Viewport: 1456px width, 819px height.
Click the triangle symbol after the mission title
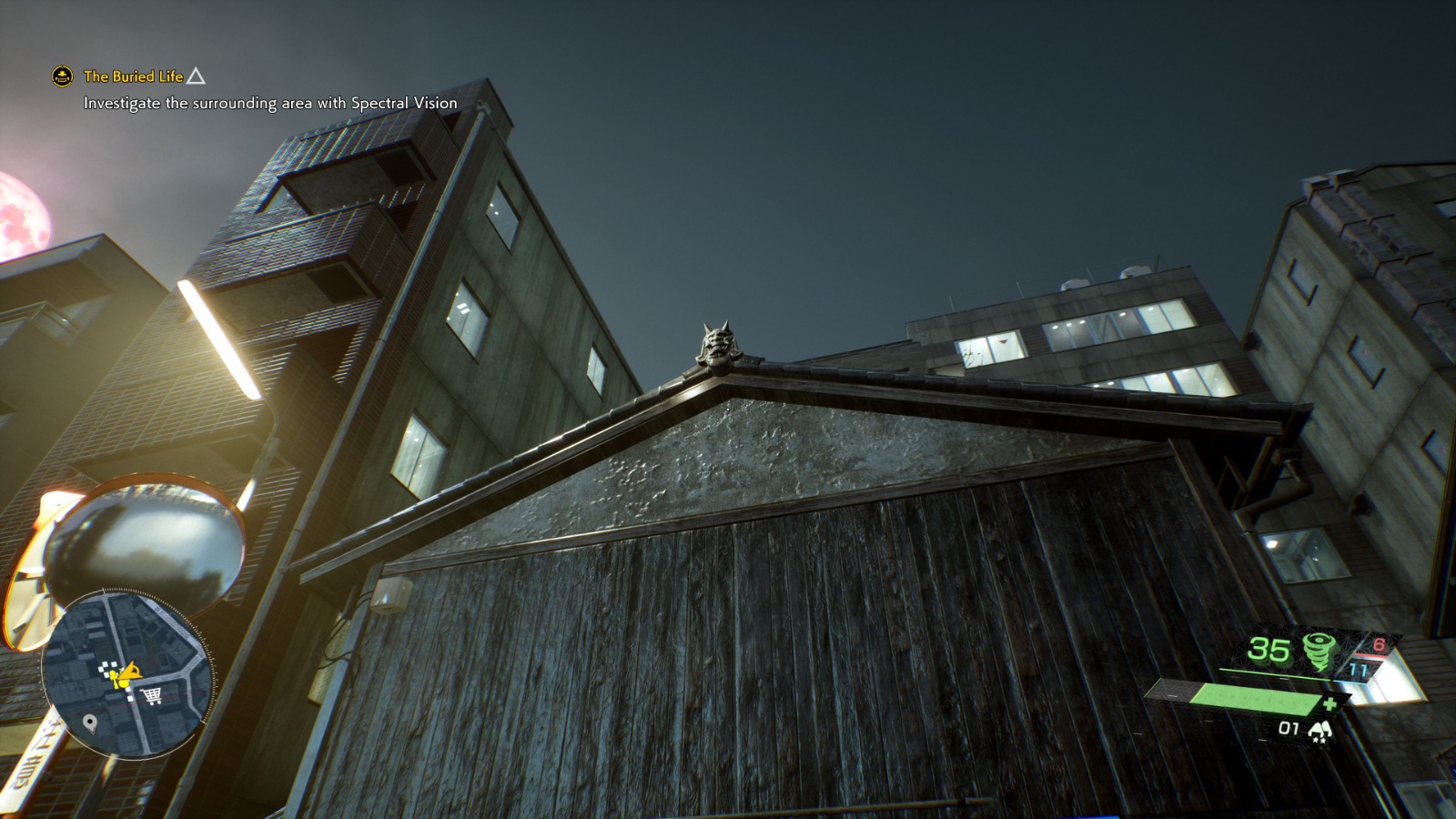[197, 77]
